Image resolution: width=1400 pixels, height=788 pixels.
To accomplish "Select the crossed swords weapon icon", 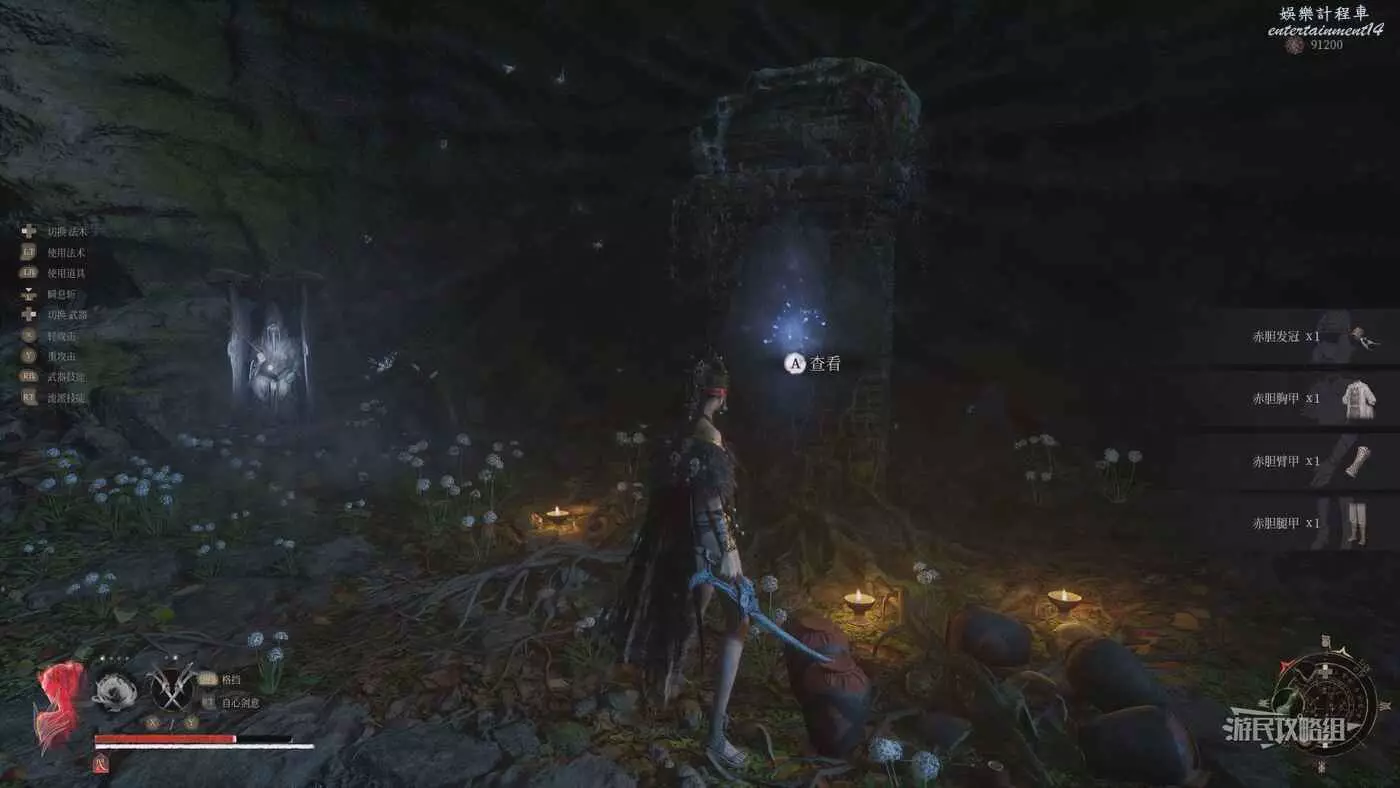I will coord(171,688).
